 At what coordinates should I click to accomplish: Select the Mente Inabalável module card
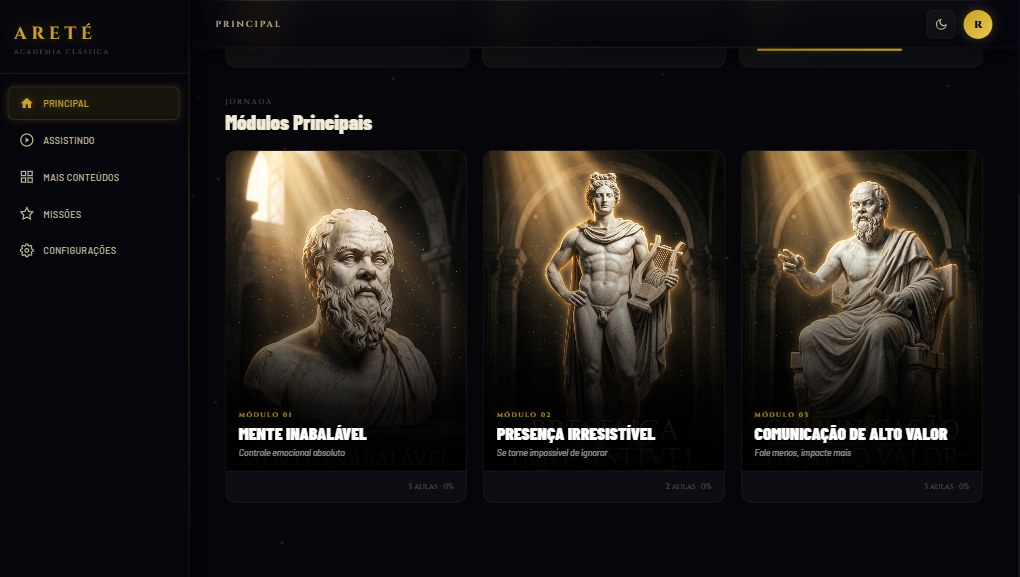coord(346,325)
